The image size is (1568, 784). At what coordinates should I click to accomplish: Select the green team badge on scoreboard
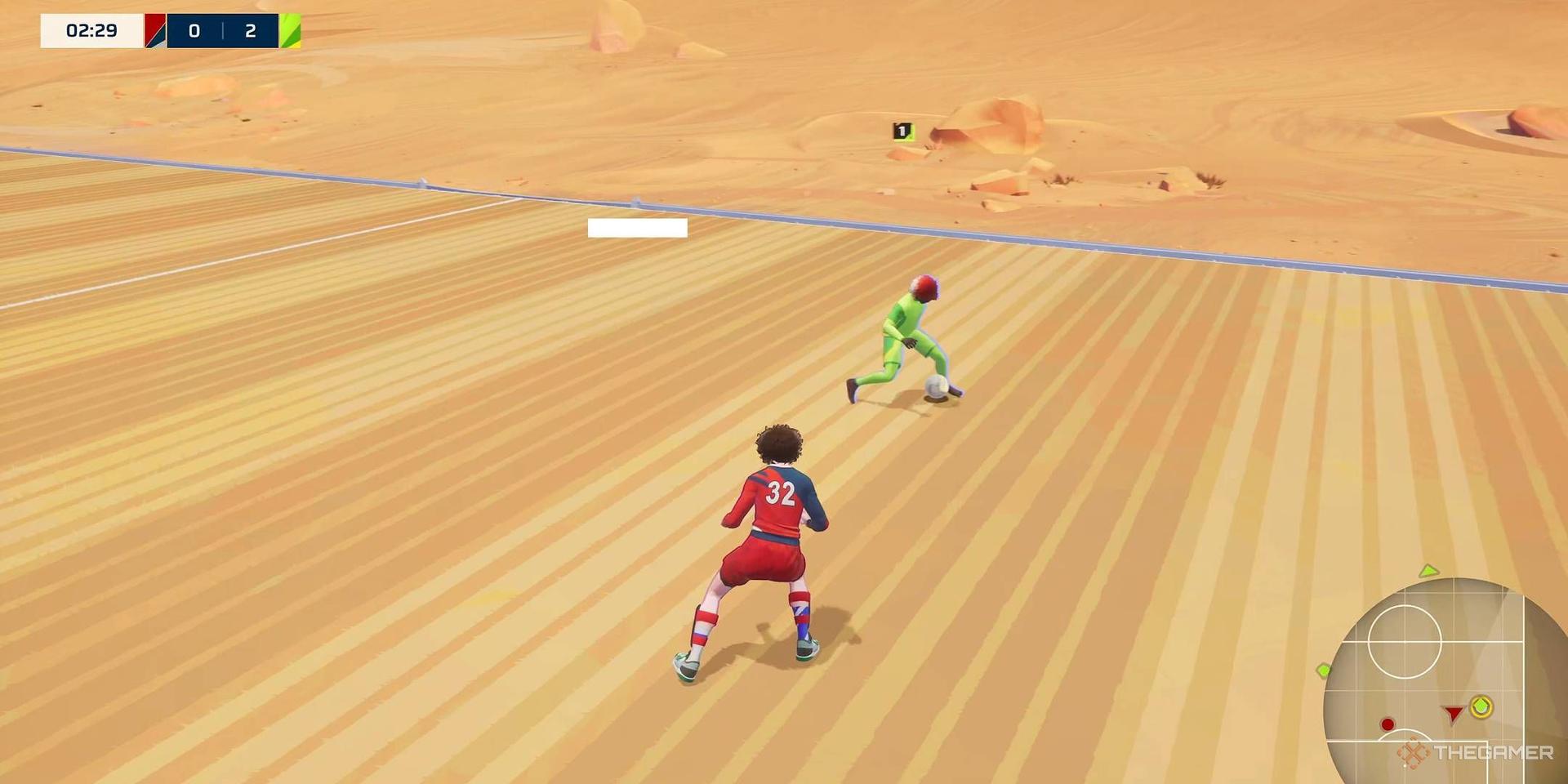click(x=290, y=31)
